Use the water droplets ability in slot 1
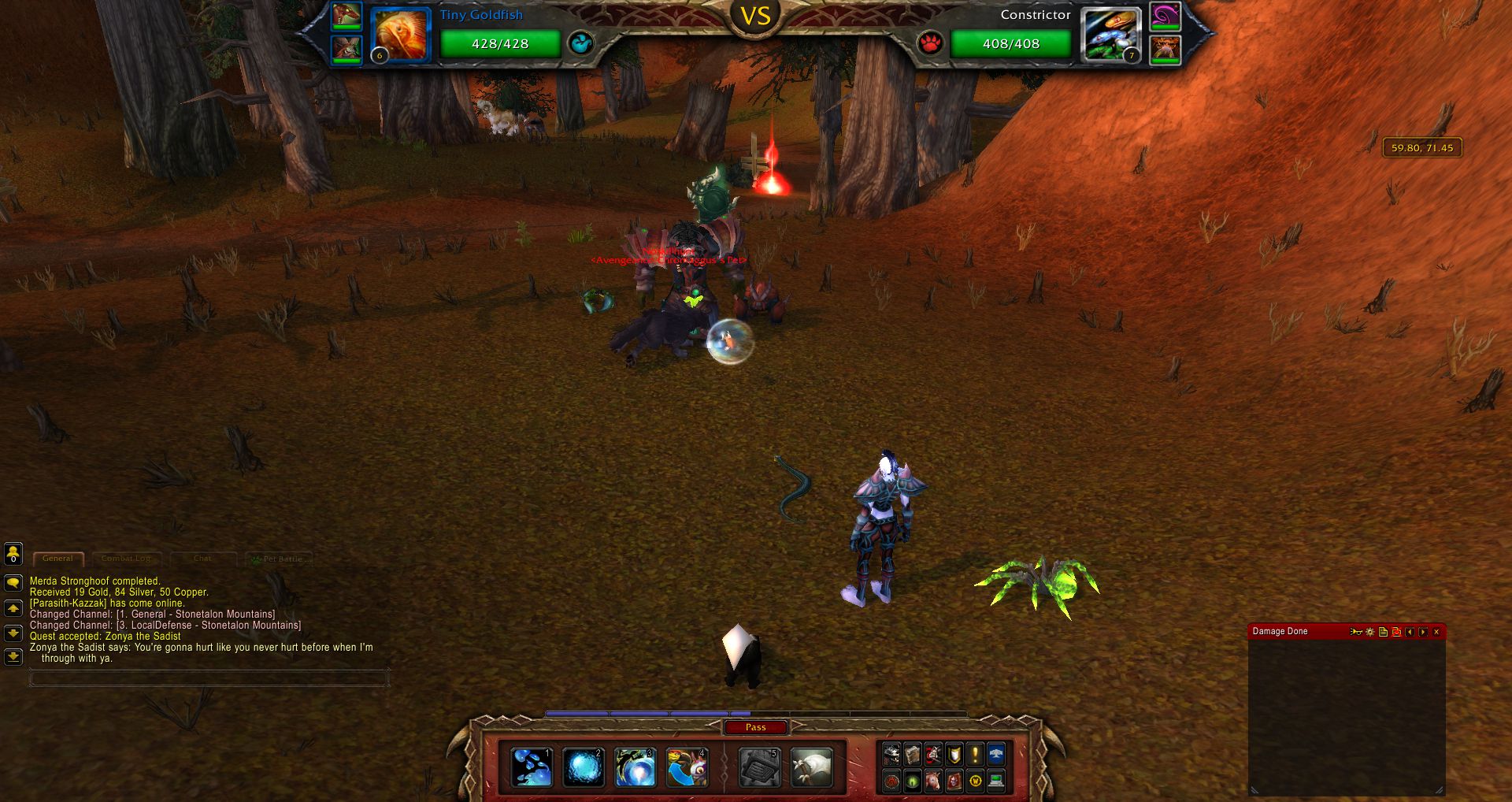Image resolution: width=1512 pixels, height=802 pixels. (532, 767)
